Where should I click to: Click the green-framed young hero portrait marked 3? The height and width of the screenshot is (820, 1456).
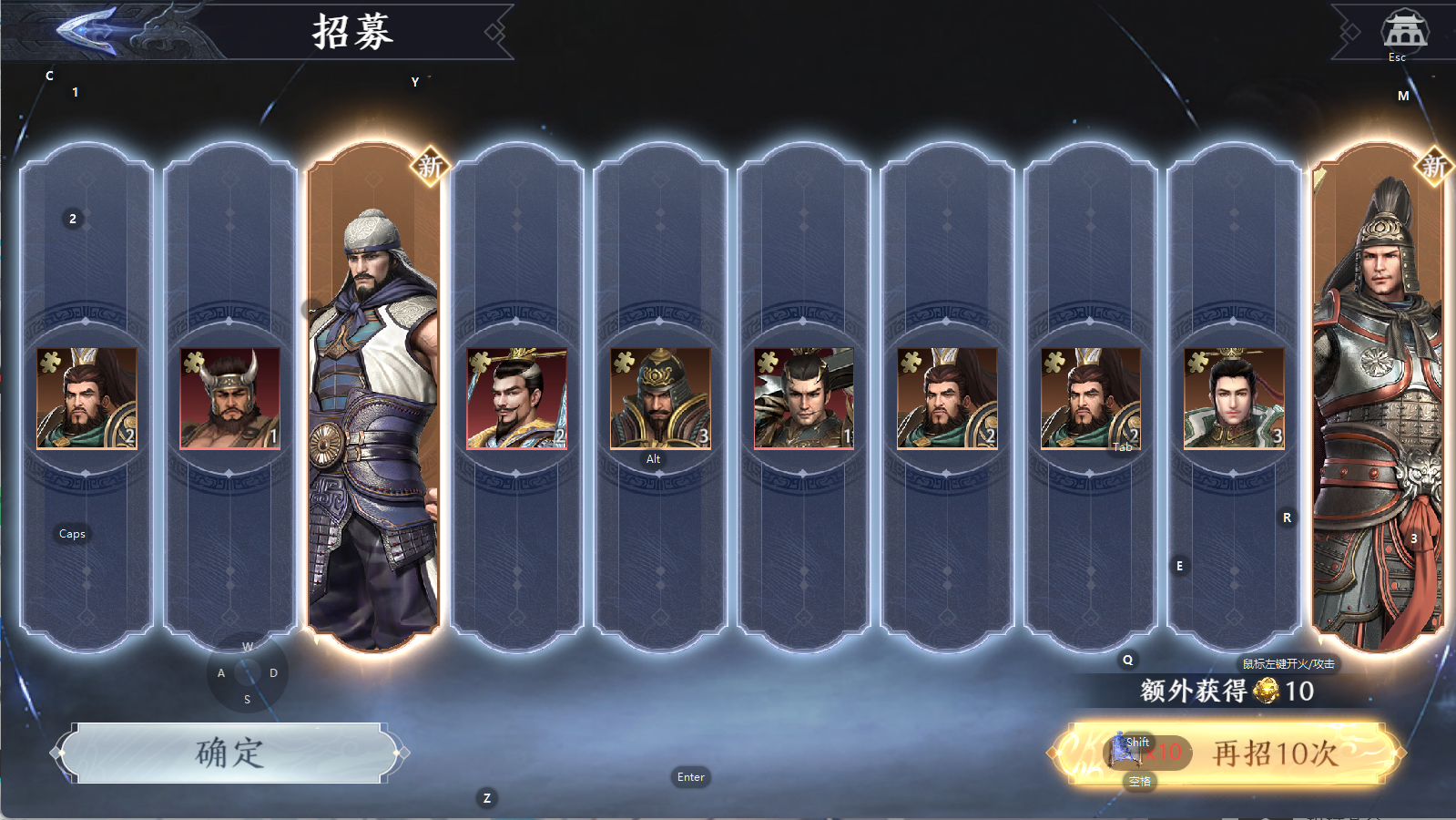1232,398
